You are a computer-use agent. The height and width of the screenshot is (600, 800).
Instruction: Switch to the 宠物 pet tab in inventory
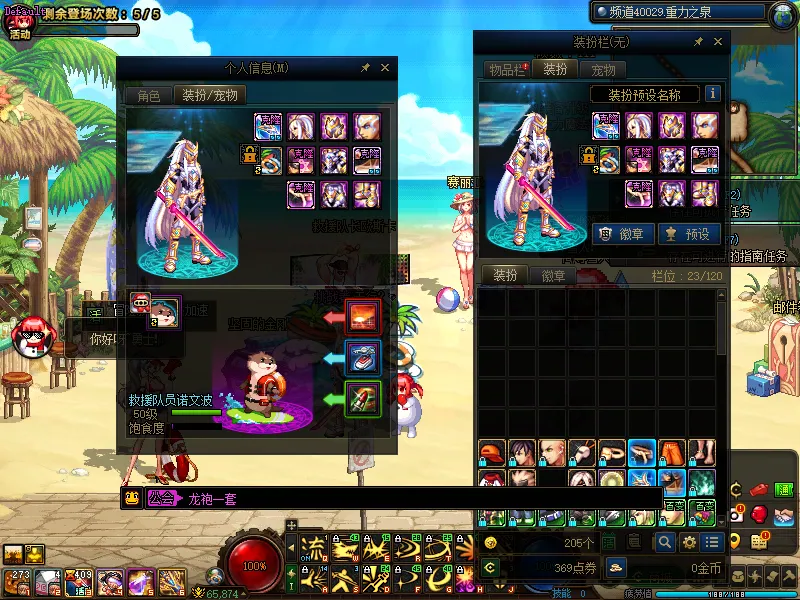tap(603, 70)
